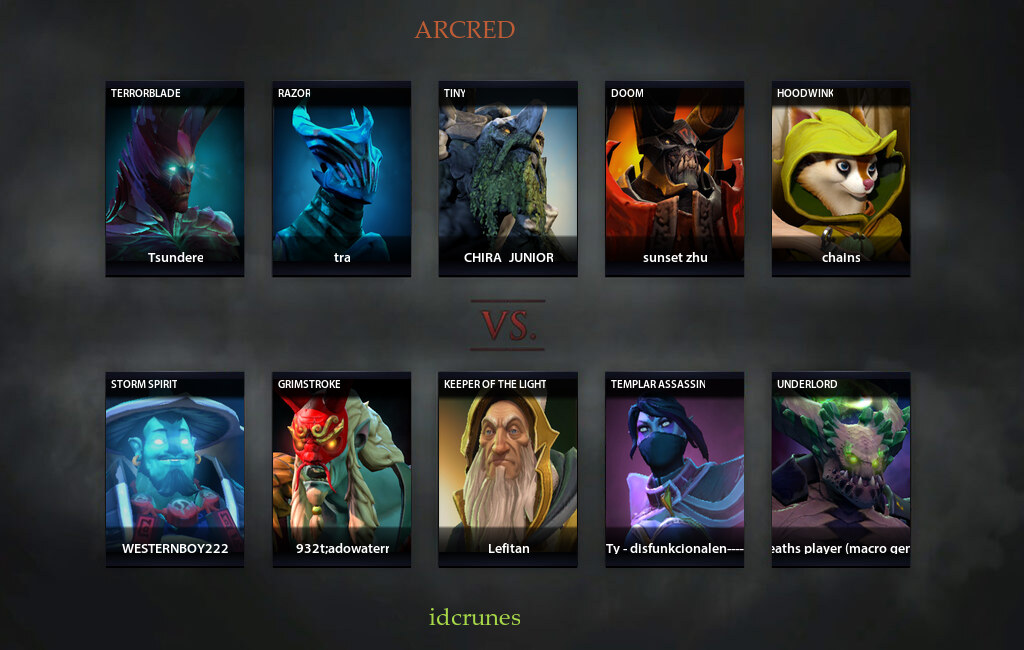Select Keeper of the Light card
This screenshot has height=650, width=1024.
[508, 469]
